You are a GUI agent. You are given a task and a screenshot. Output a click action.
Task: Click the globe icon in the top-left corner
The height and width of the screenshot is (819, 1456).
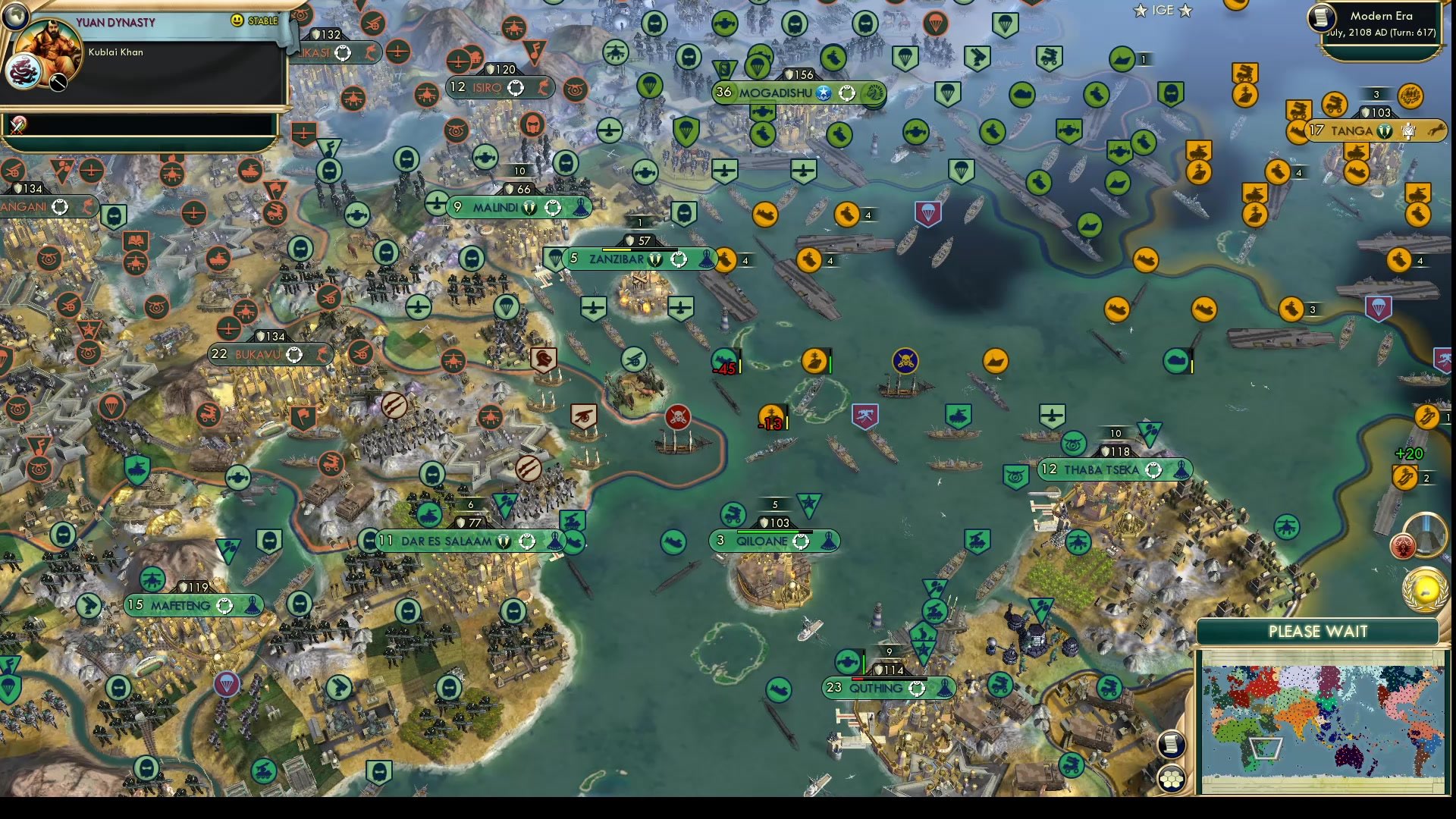[17, 15]
